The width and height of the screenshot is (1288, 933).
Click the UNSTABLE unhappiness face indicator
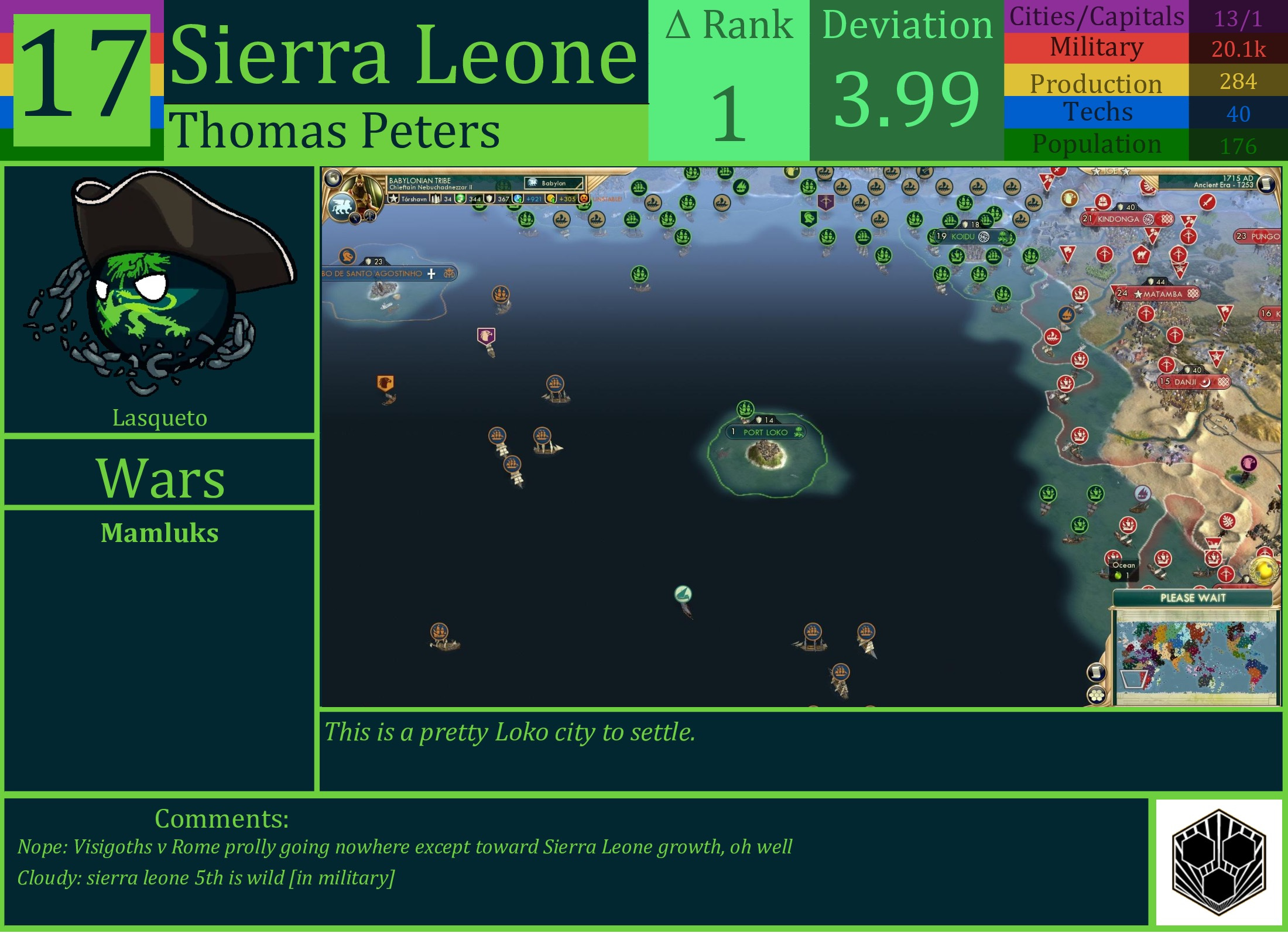click(585, 199)
